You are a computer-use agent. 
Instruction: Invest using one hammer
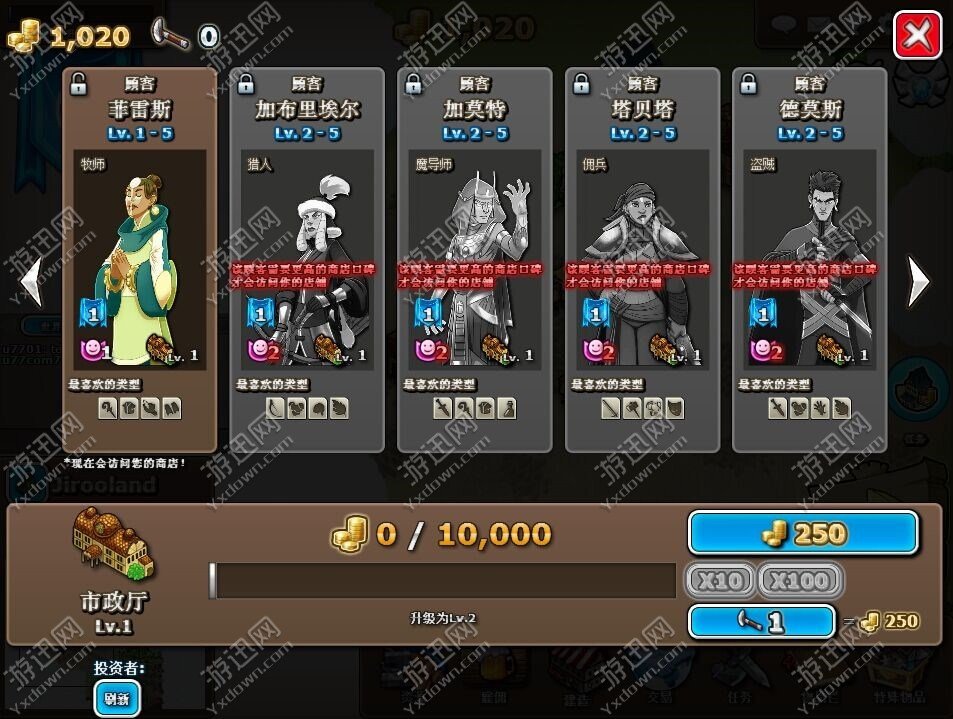761,621
